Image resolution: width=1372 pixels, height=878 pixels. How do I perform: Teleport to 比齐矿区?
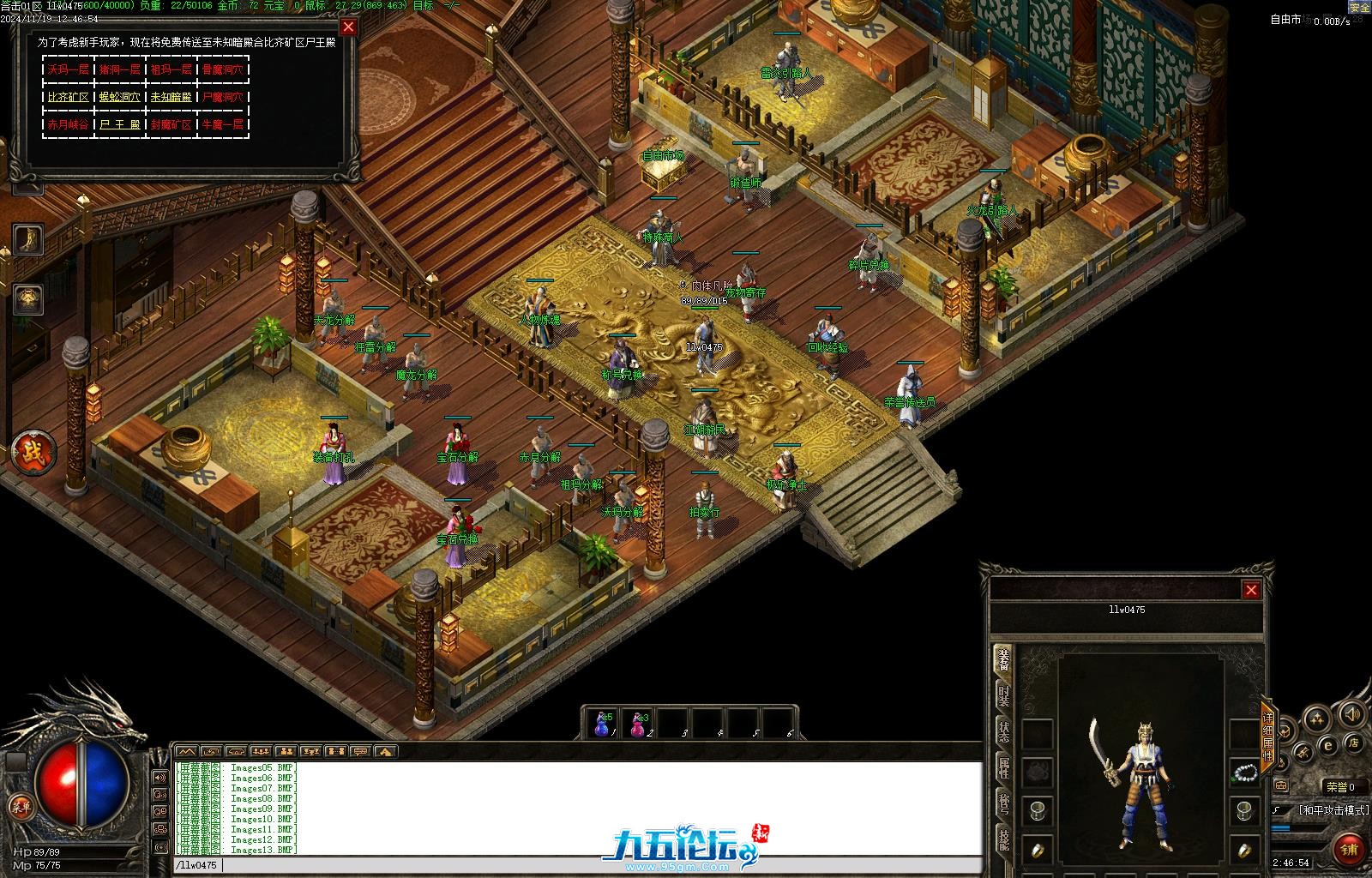click(x=69, y=97)
